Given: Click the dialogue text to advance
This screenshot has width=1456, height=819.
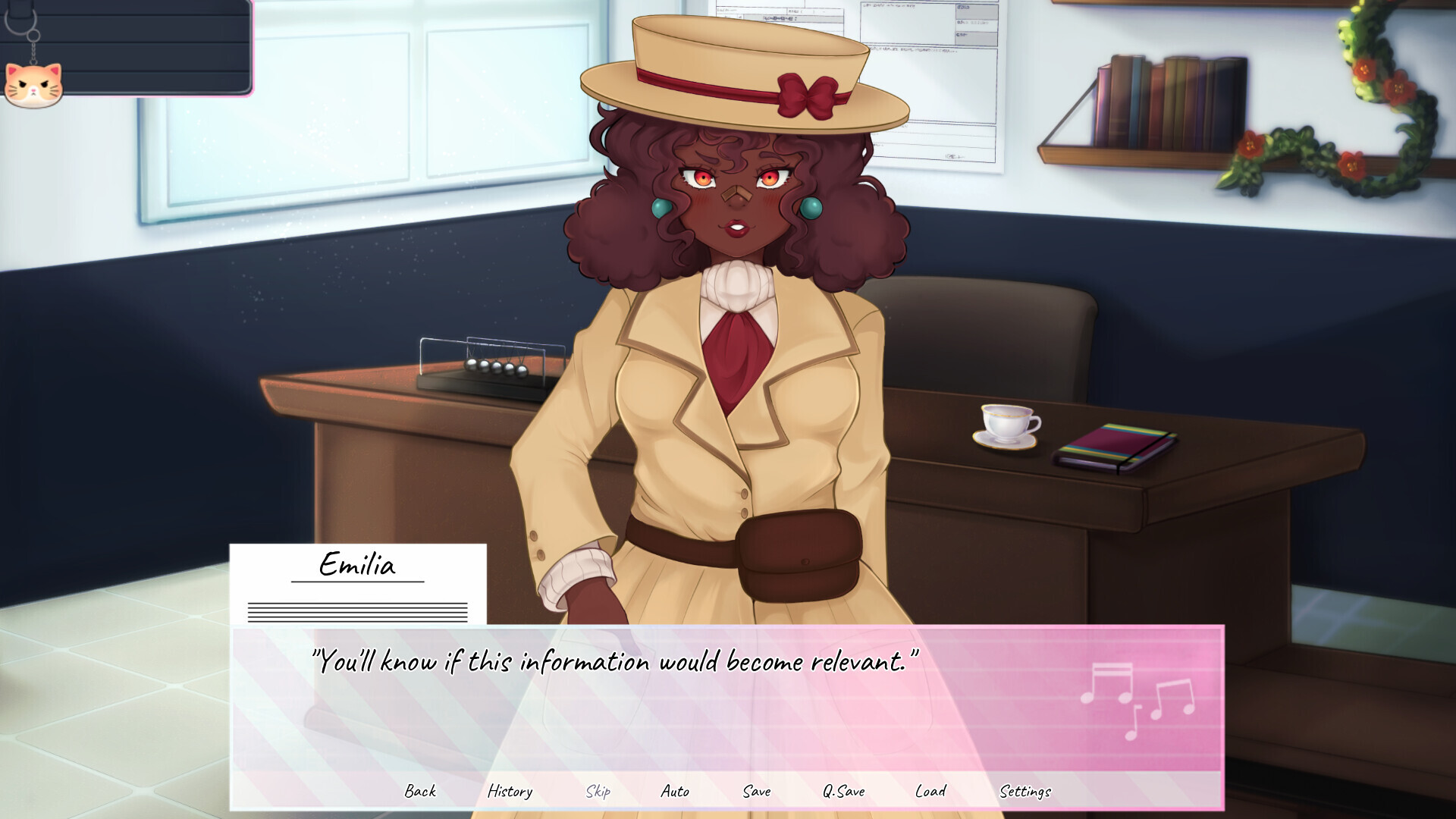Looking at the screenshot, I should click(614, 661).
